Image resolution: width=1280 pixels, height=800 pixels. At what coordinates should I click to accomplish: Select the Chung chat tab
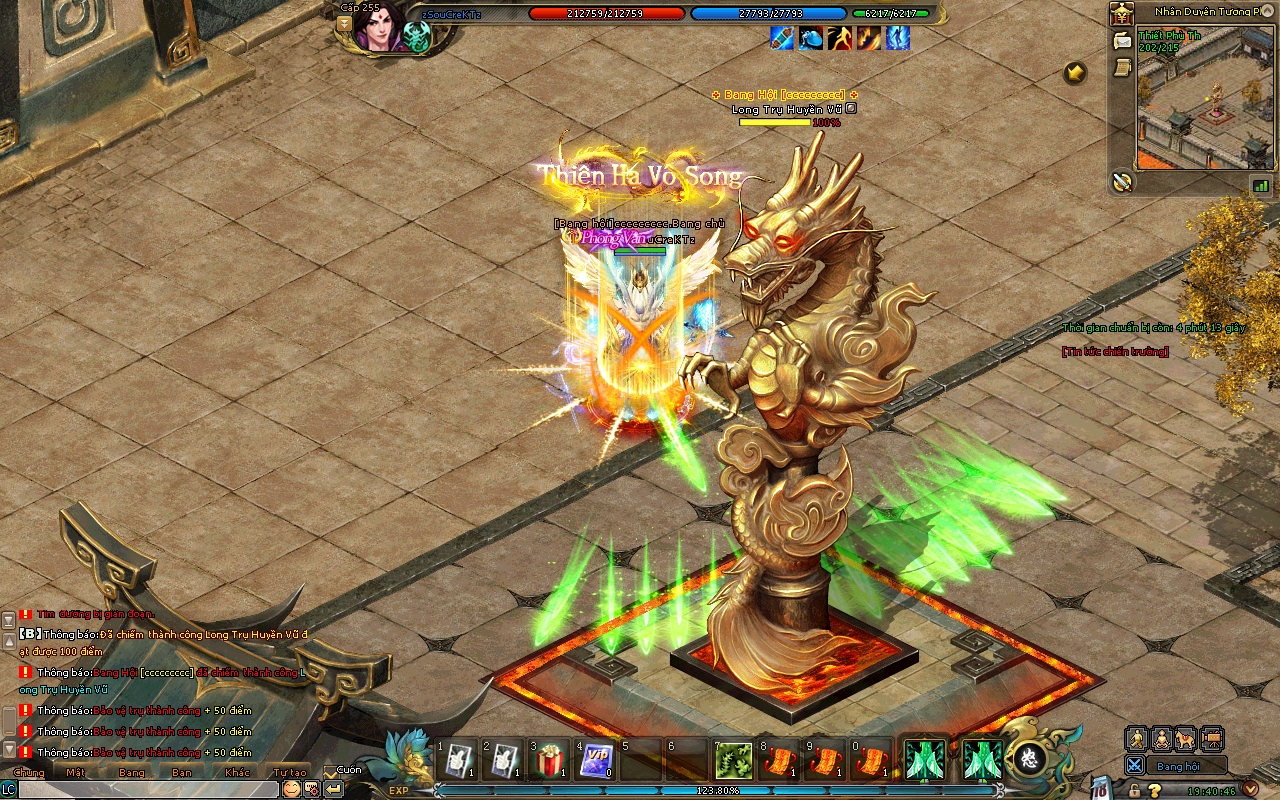pyautogui.click(x=29, y=772)
